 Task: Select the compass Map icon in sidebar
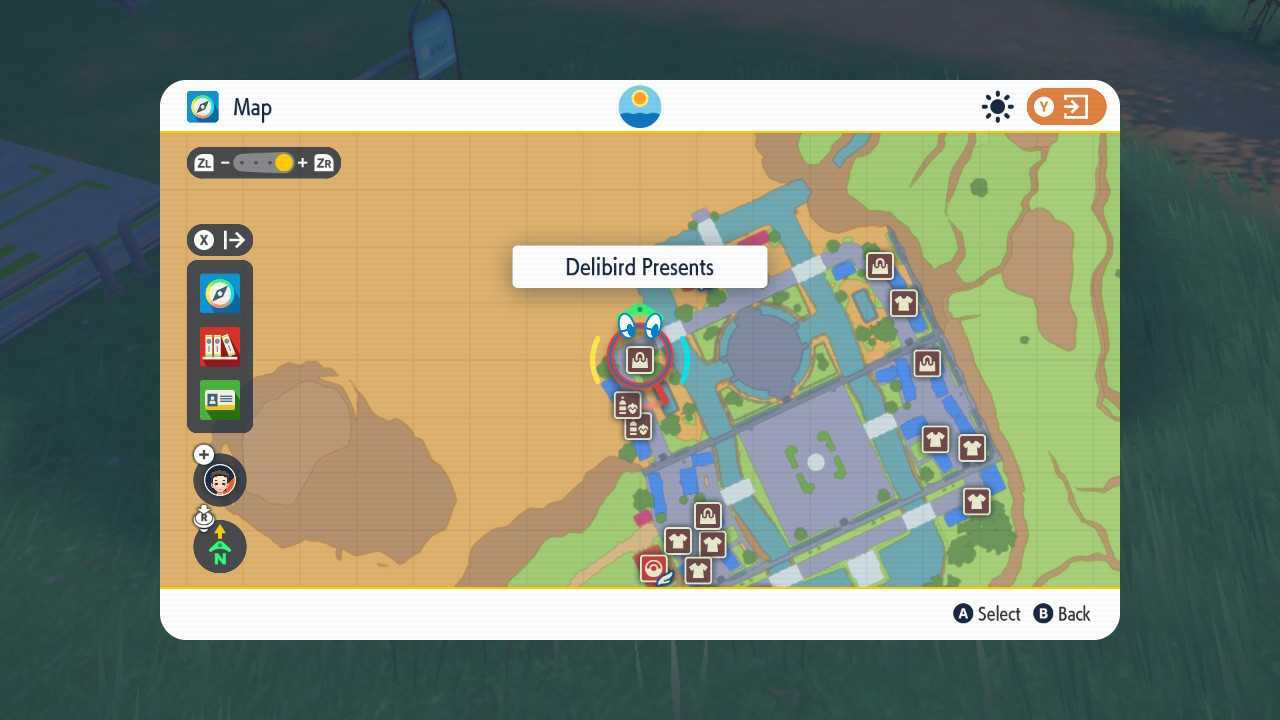(219, 293)
